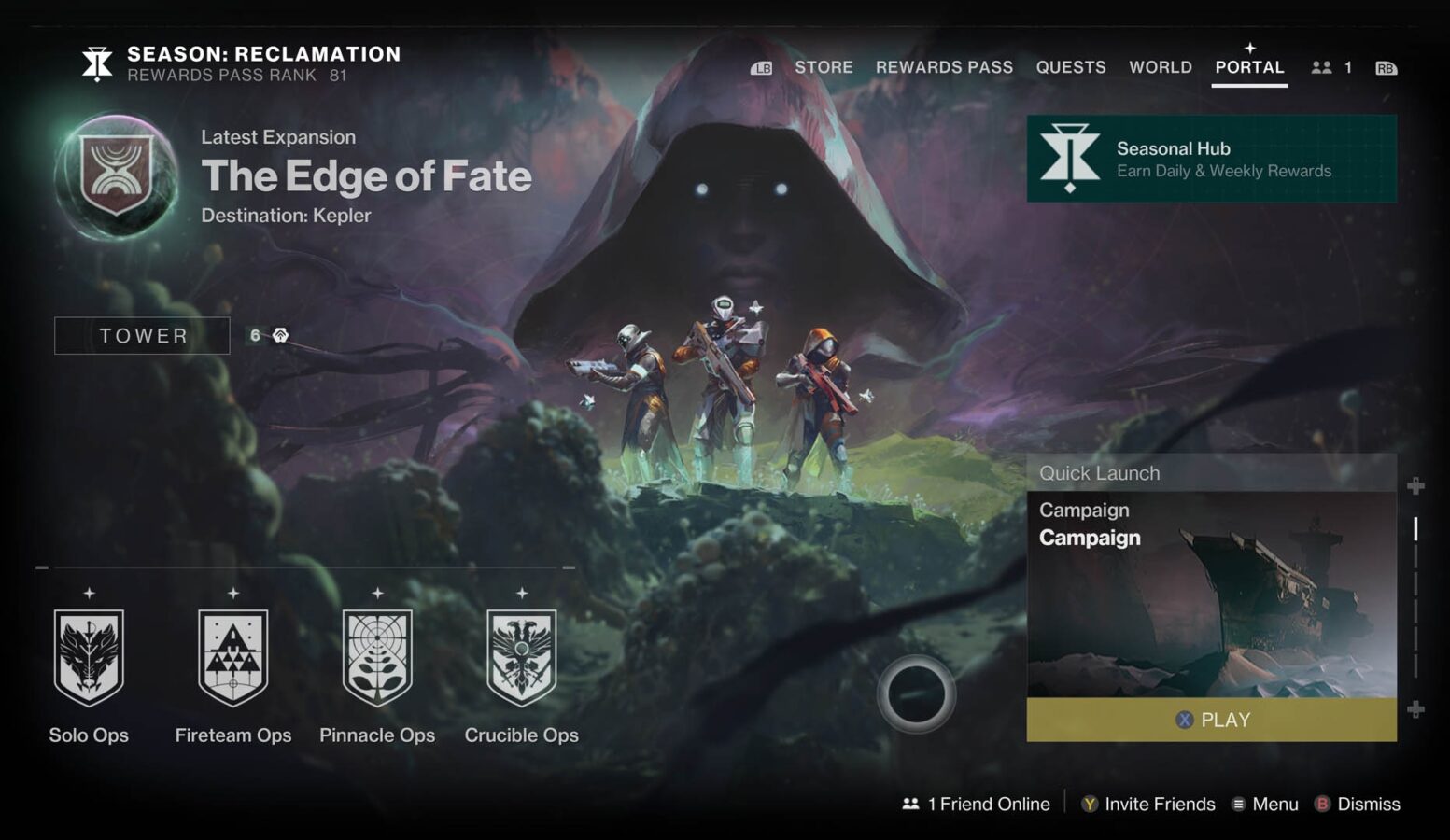The width and height of the screenshot is (1450, 840).
Task: Switch to the Quests tab
Action: (1071, 67)
